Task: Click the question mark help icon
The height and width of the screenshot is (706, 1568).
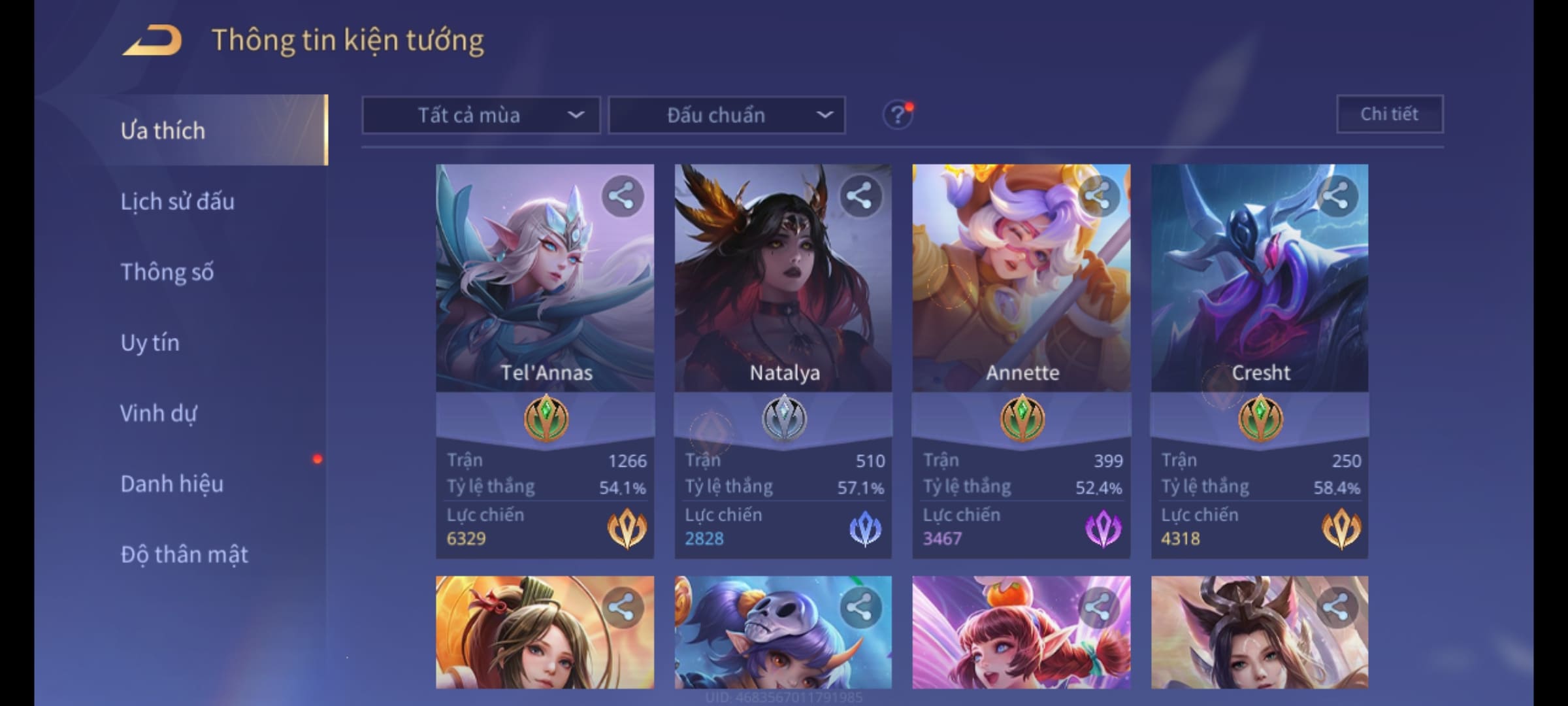Action: click(x=898, y=116)
